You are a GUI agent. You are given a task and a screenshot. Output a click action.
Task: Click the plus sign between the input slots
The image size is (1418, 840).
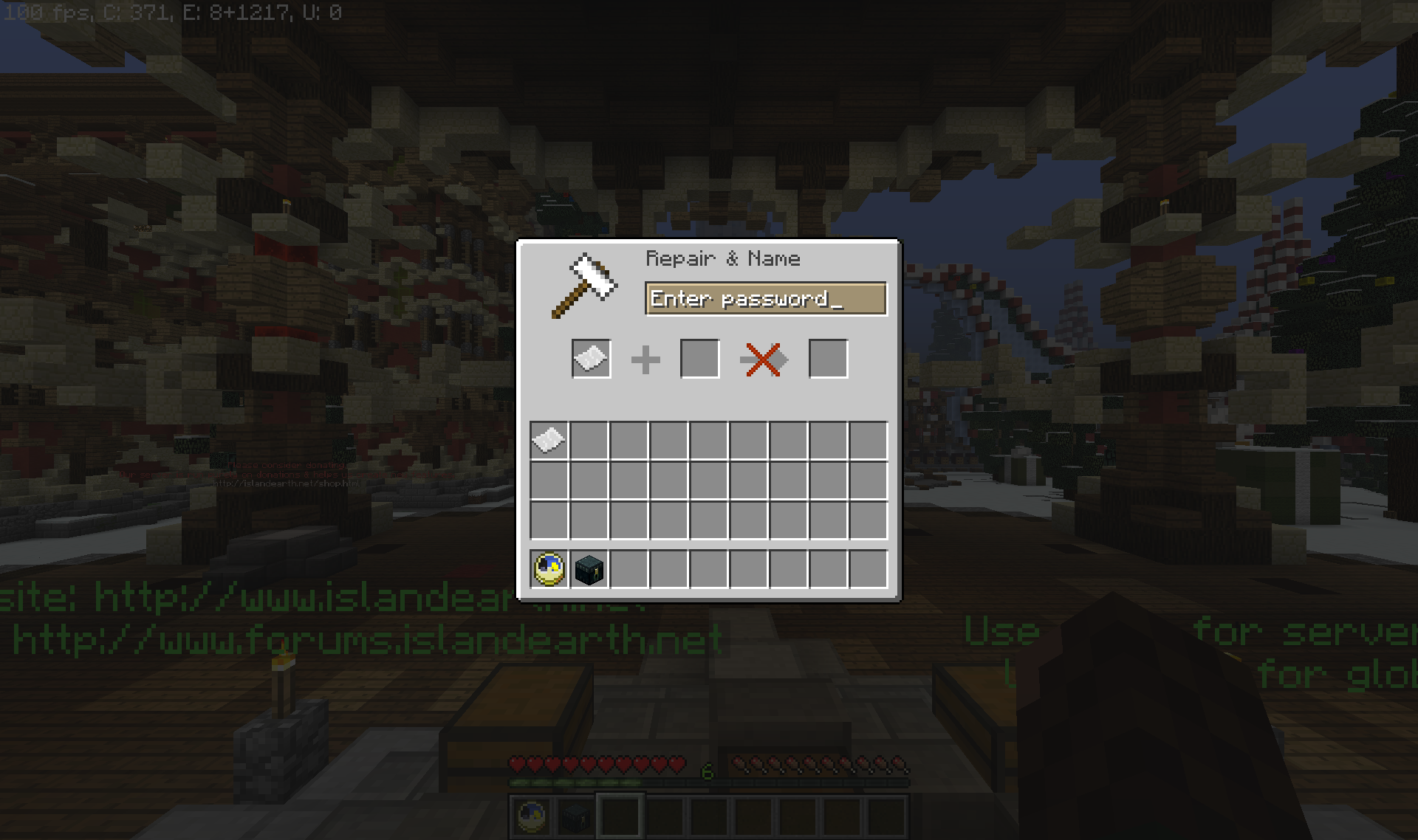pyautogui.click(x=645, y=359)
